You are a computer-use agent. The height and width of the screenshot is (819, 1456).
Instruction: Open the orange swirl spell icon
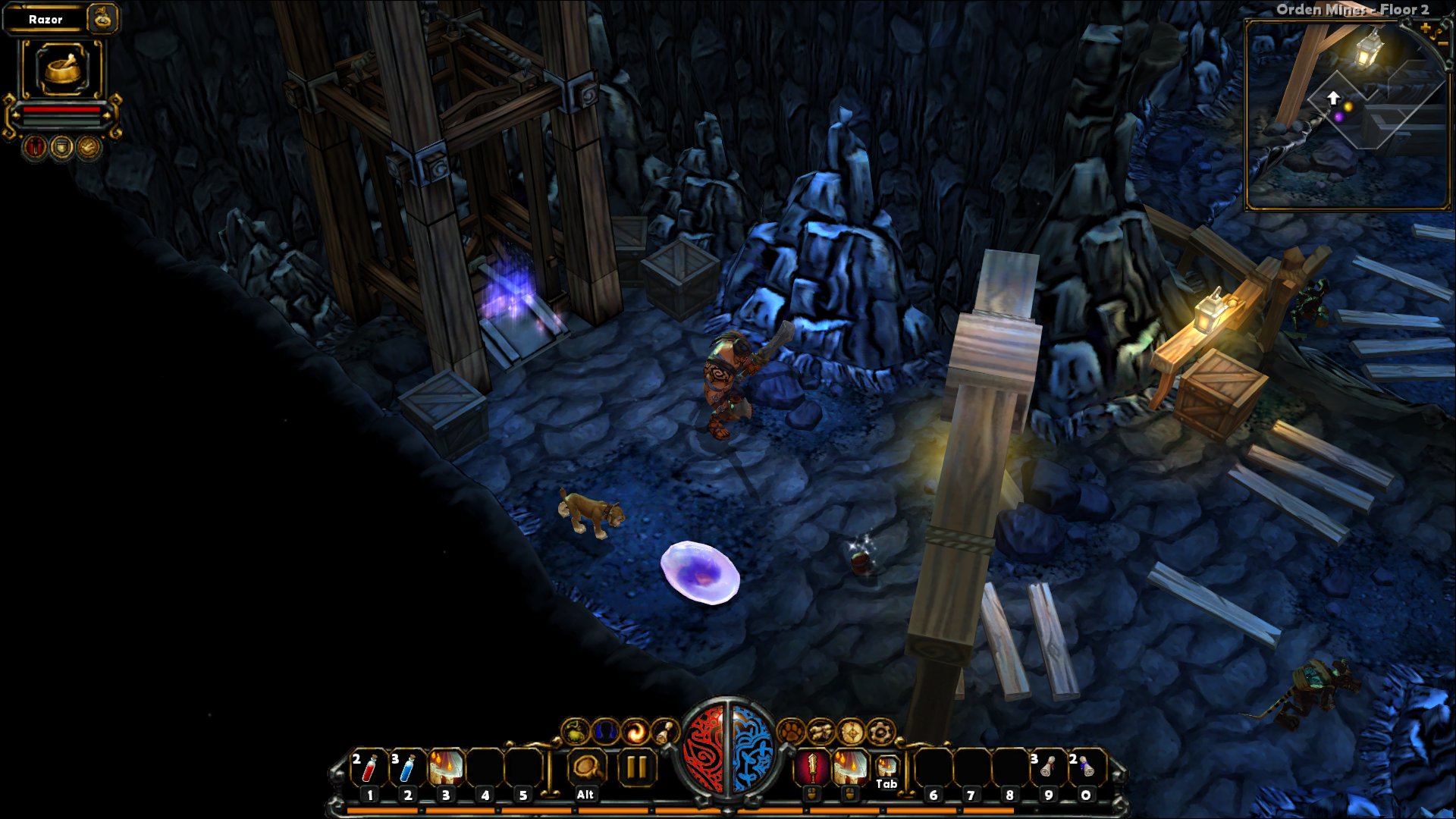coord(635,732)
